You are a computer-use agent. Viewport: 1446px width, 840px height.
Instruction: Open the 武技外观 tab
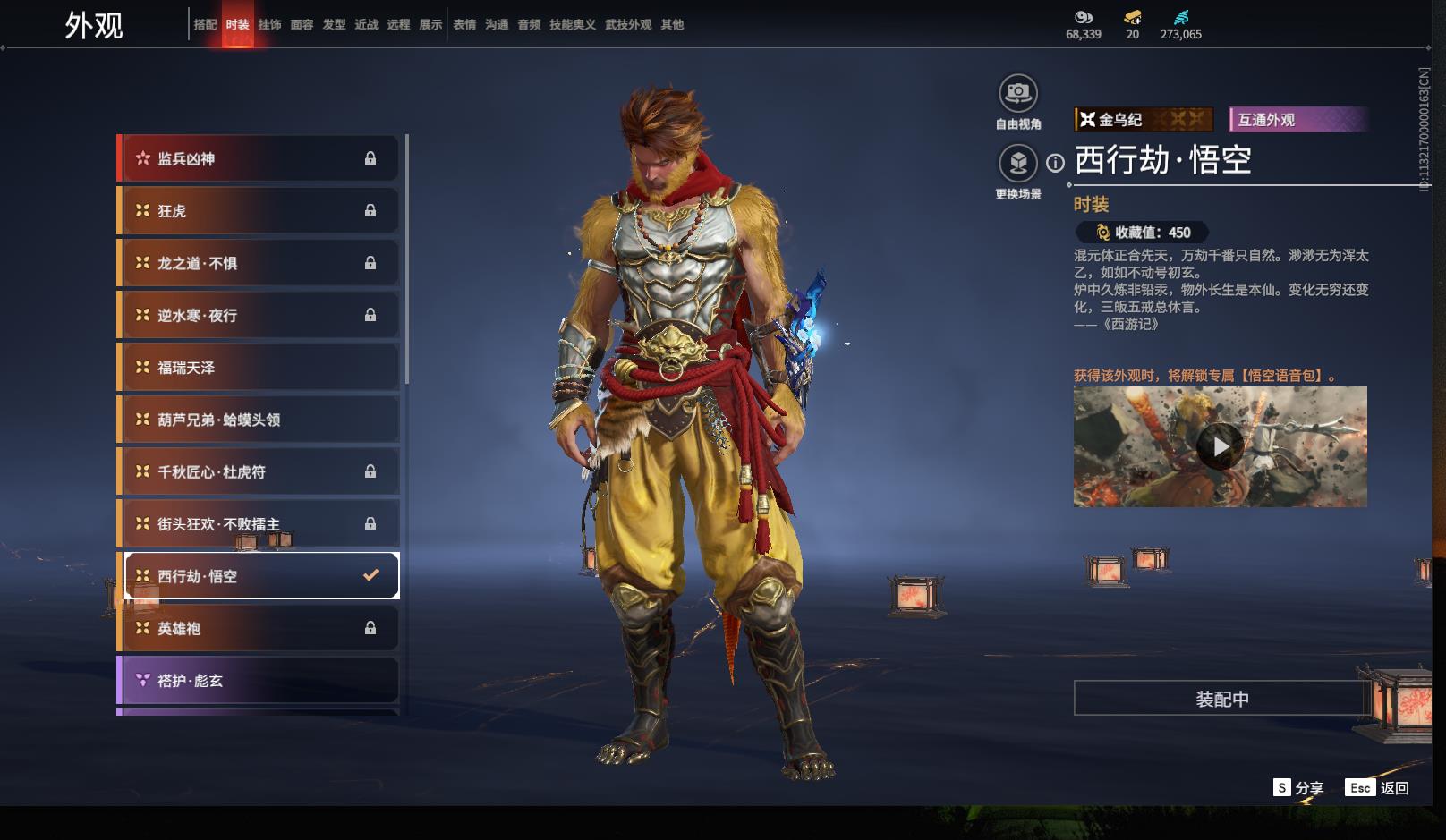coord(628,25)
